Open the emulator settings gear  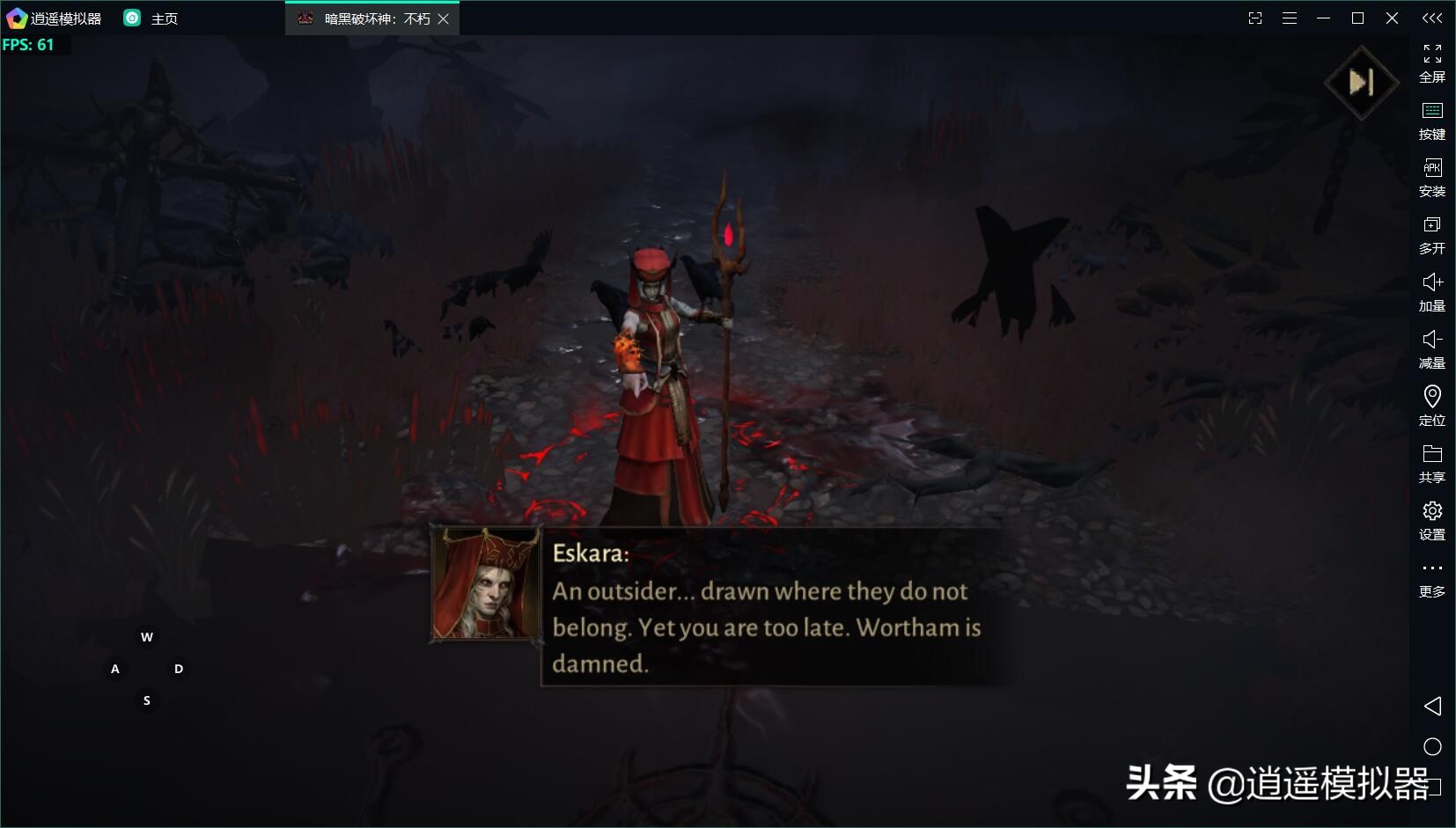click(1432, 521)
